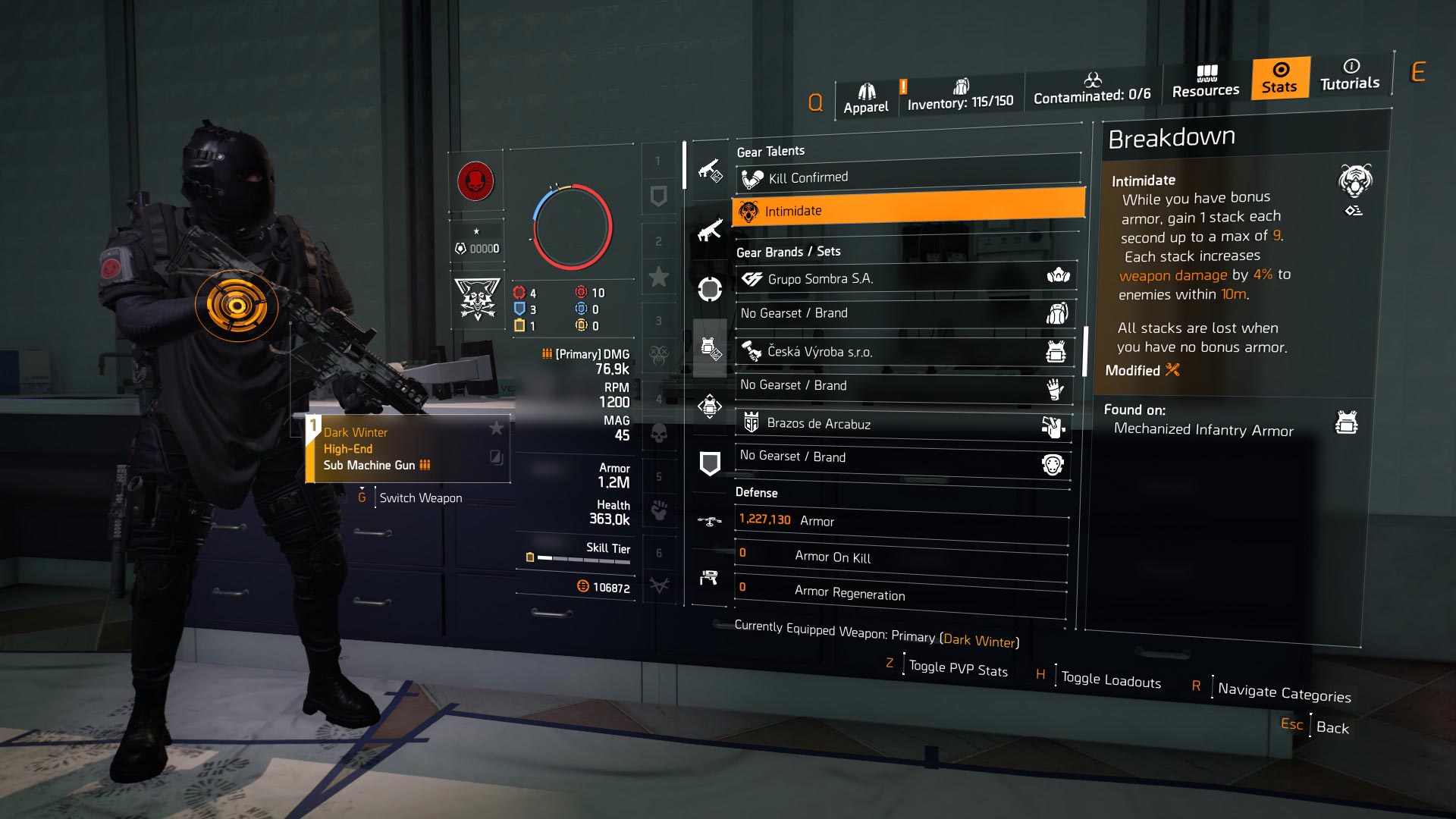Screen dimensions: 1456x819
Task: Show the Resources tab
Action: tap(1206, 82)
